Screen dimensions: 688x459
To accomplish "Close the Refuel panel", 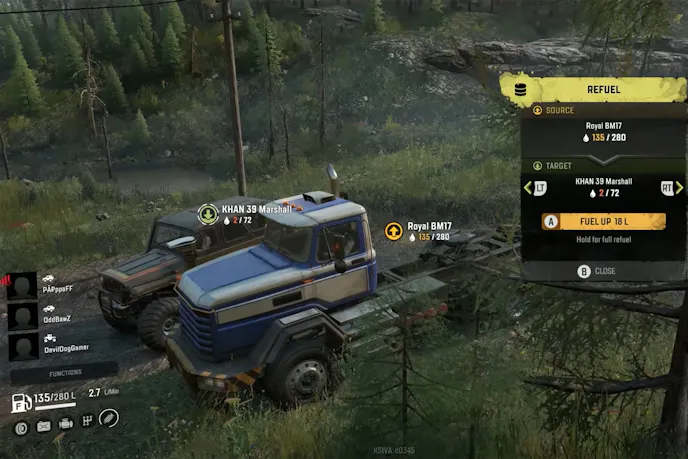I will (597, 271).
